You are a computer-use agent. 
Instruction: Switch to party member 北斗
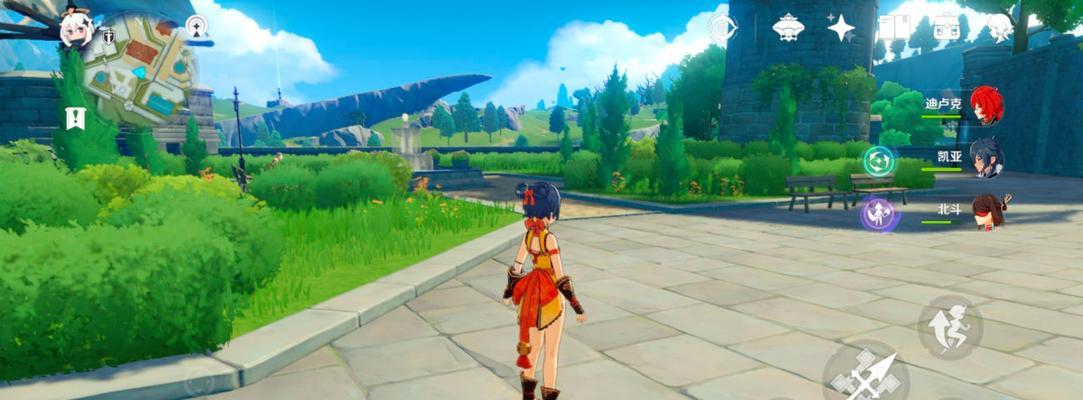click(x=986, y=212)
